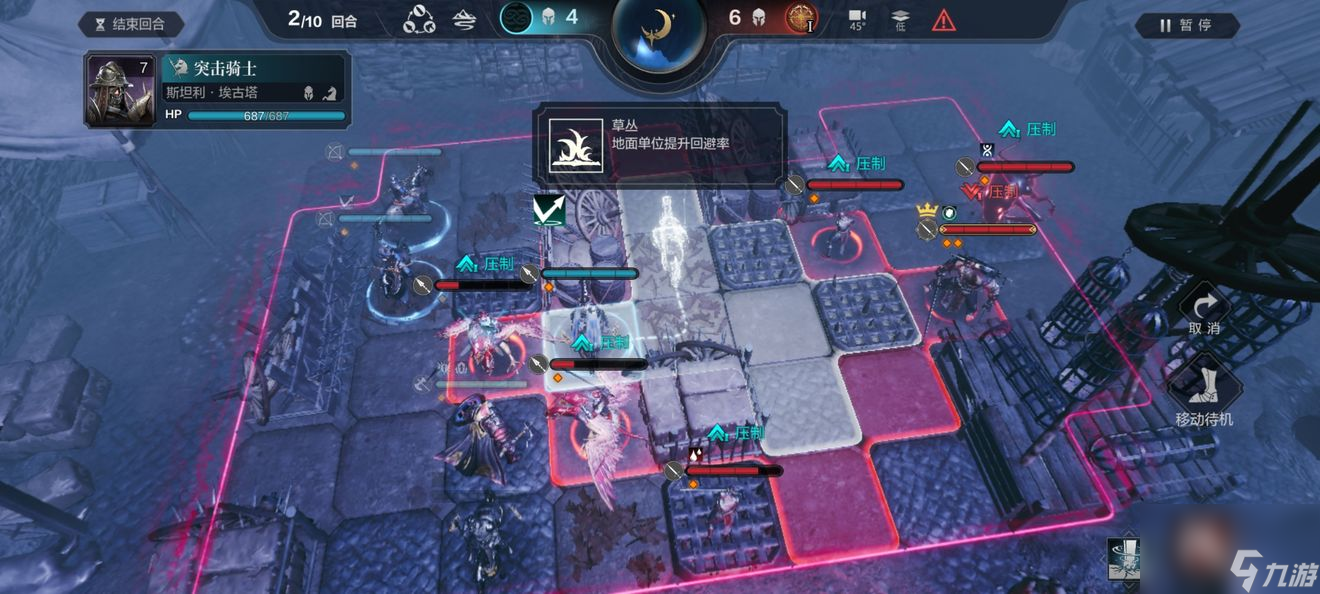Image resolution: width=1320 pixels, height=594 pixels.
Task: Open the red warning triangle alert
Action: pyautogui.click(x=943, y=19)
